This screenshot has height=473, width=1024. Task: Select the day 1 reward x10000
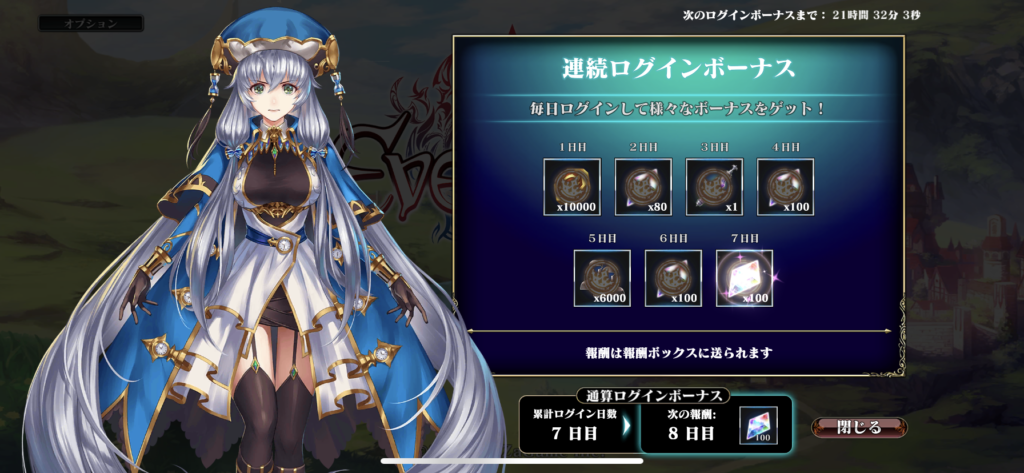(x=572, y=187)
